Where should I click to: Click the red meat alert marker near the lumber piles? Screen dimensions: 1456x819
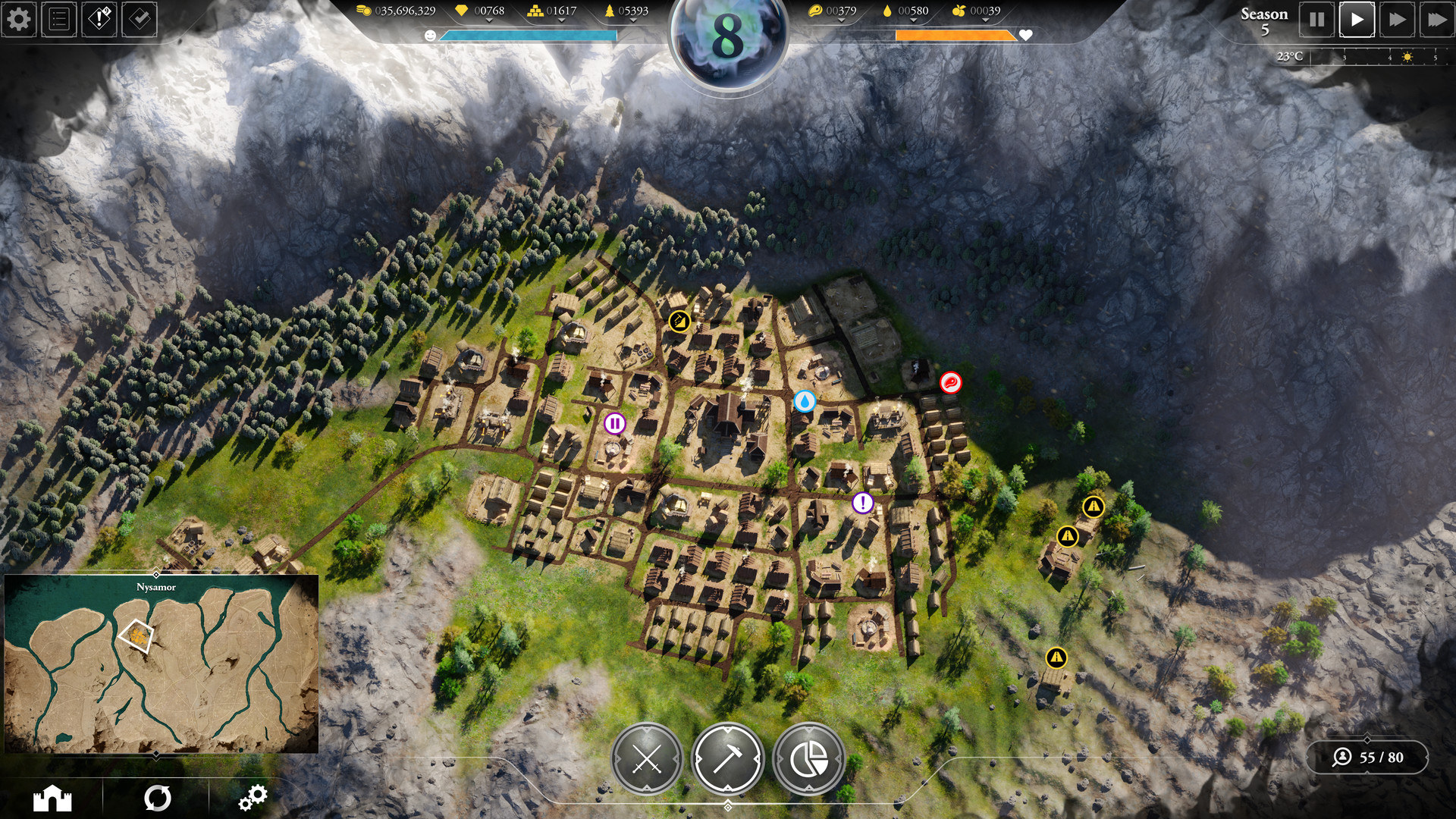[950, 384]
